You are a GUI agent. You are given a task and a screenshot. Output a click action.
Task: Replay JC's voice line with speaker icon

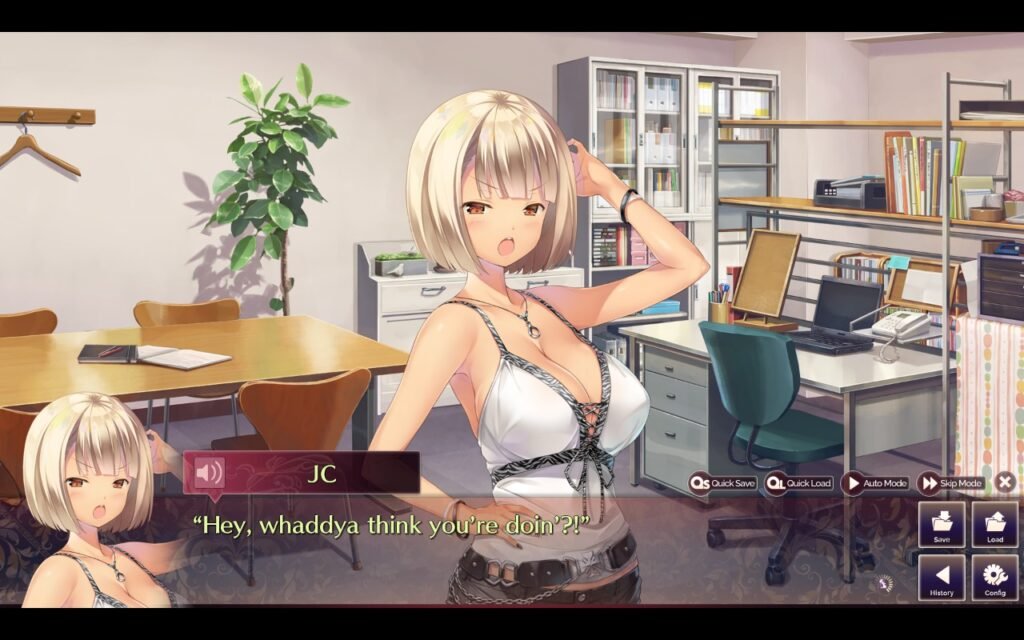(x=209, y=472)
